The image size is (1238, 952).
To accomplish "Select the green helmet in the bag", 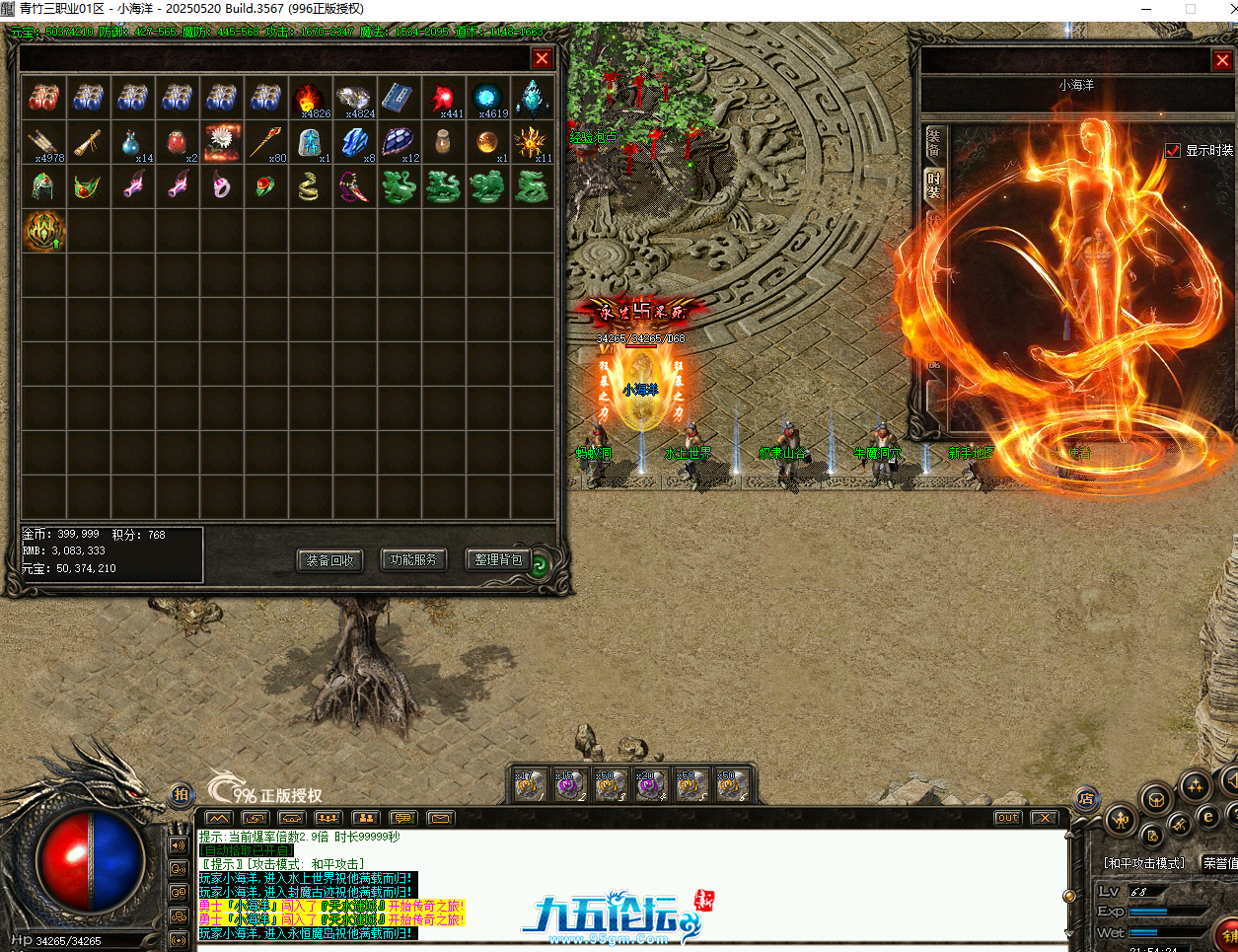I will click(43, 186).
